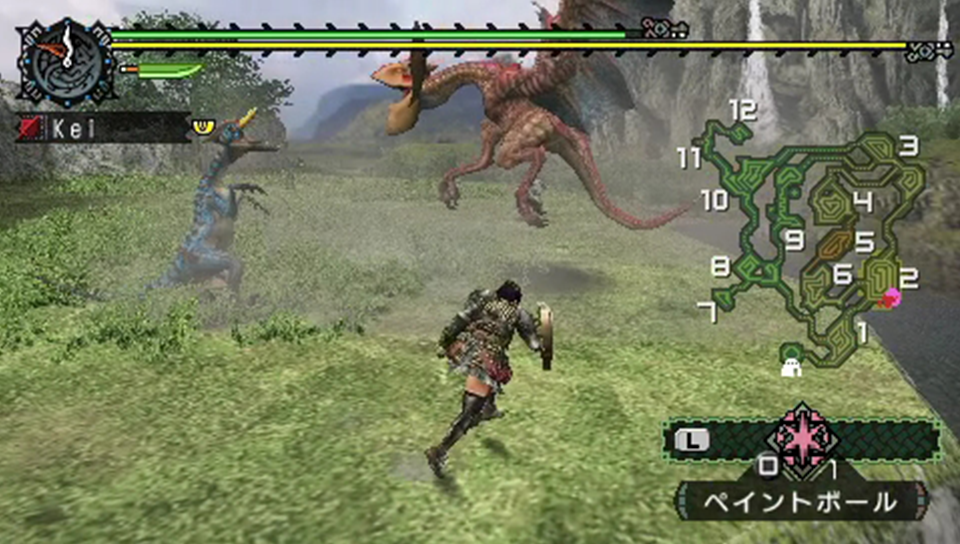Select the Kei player name tag

pos(100,127)
